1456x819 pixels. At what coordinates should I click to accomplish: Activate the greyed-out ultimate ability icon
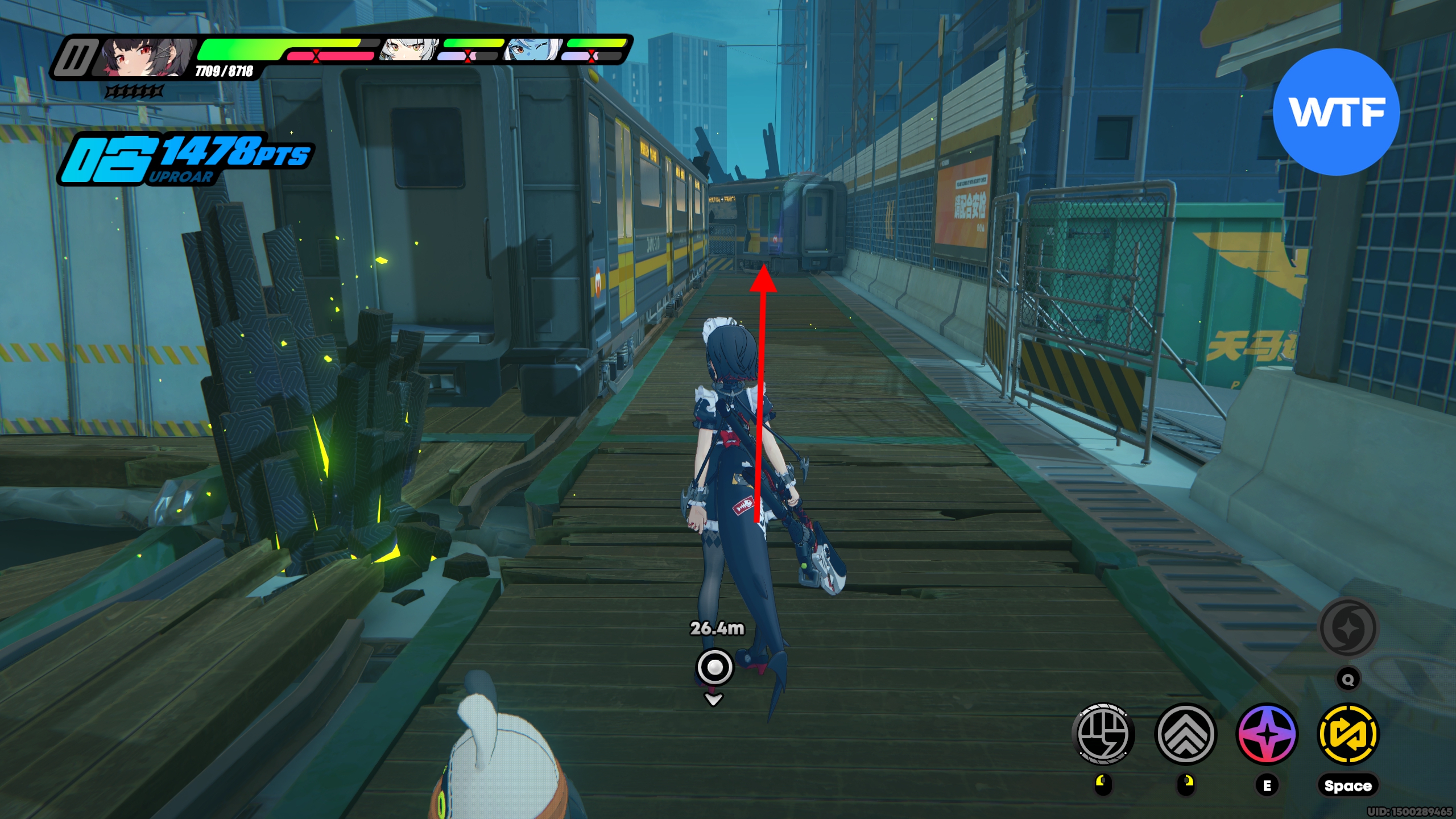coord(1347,628)
